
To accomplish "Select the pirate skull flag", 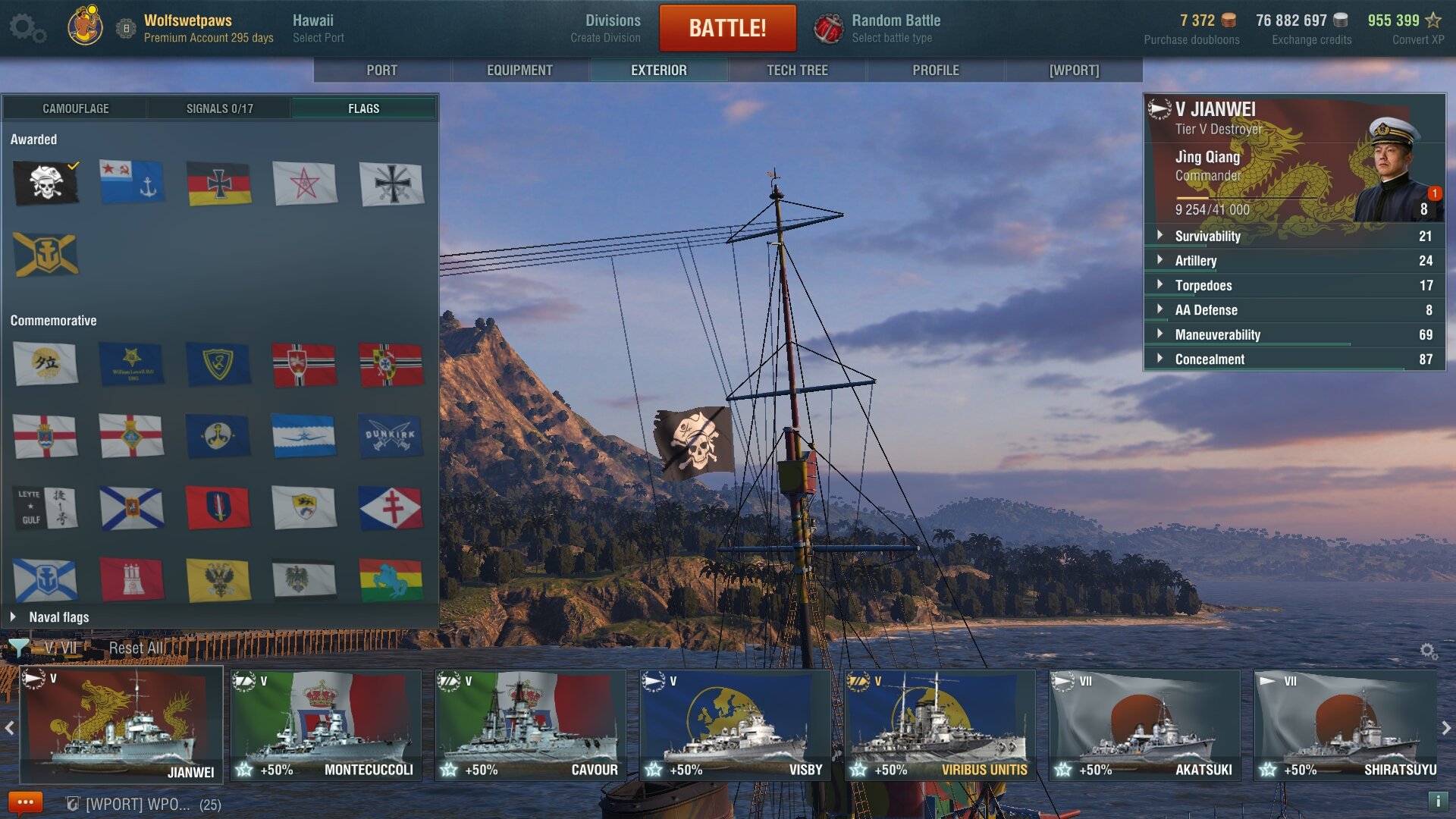I will click(x=45, y=184).
